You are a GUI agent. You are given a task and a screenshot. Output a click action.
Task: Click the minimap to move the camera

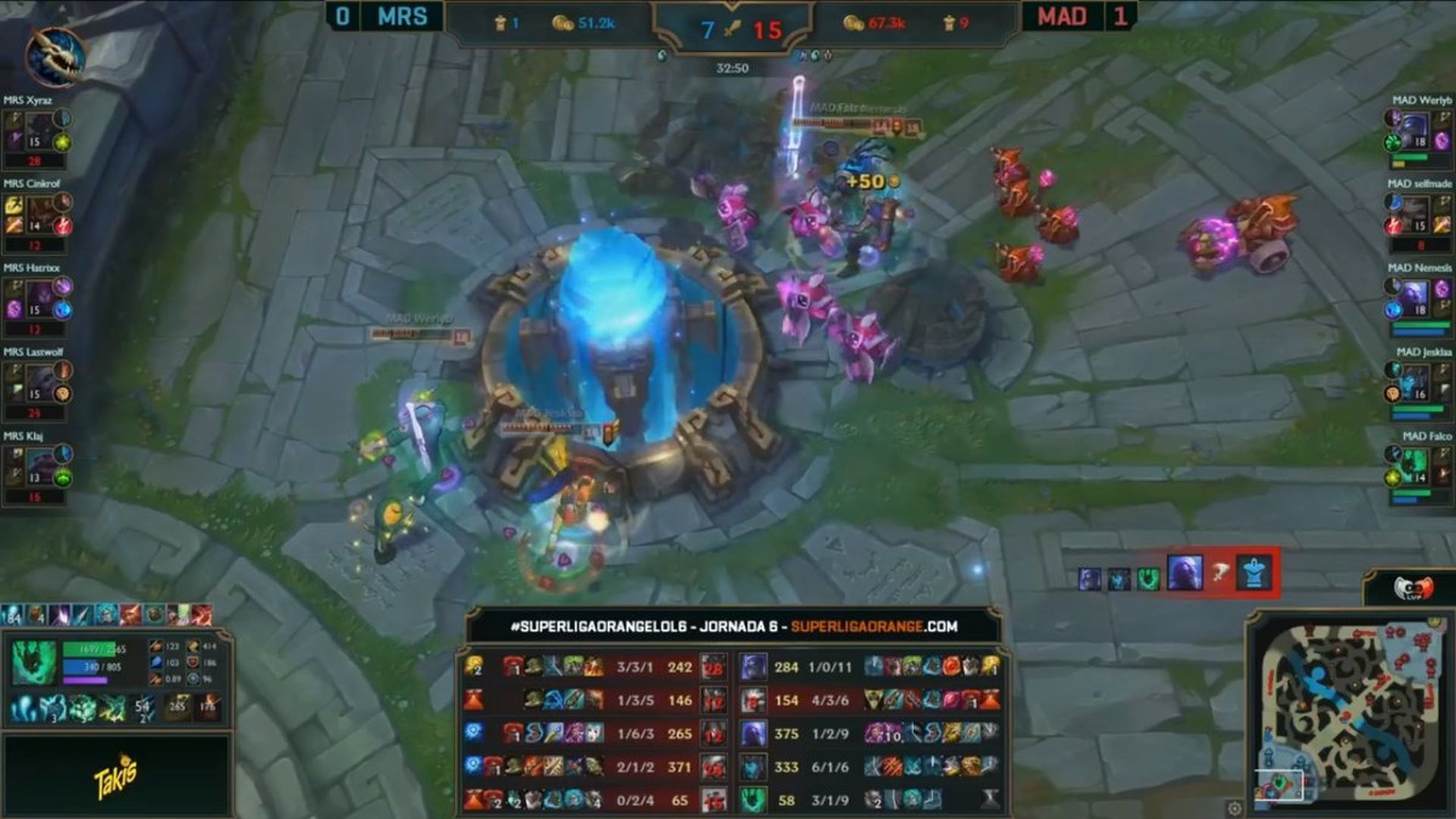[1348, 713]
